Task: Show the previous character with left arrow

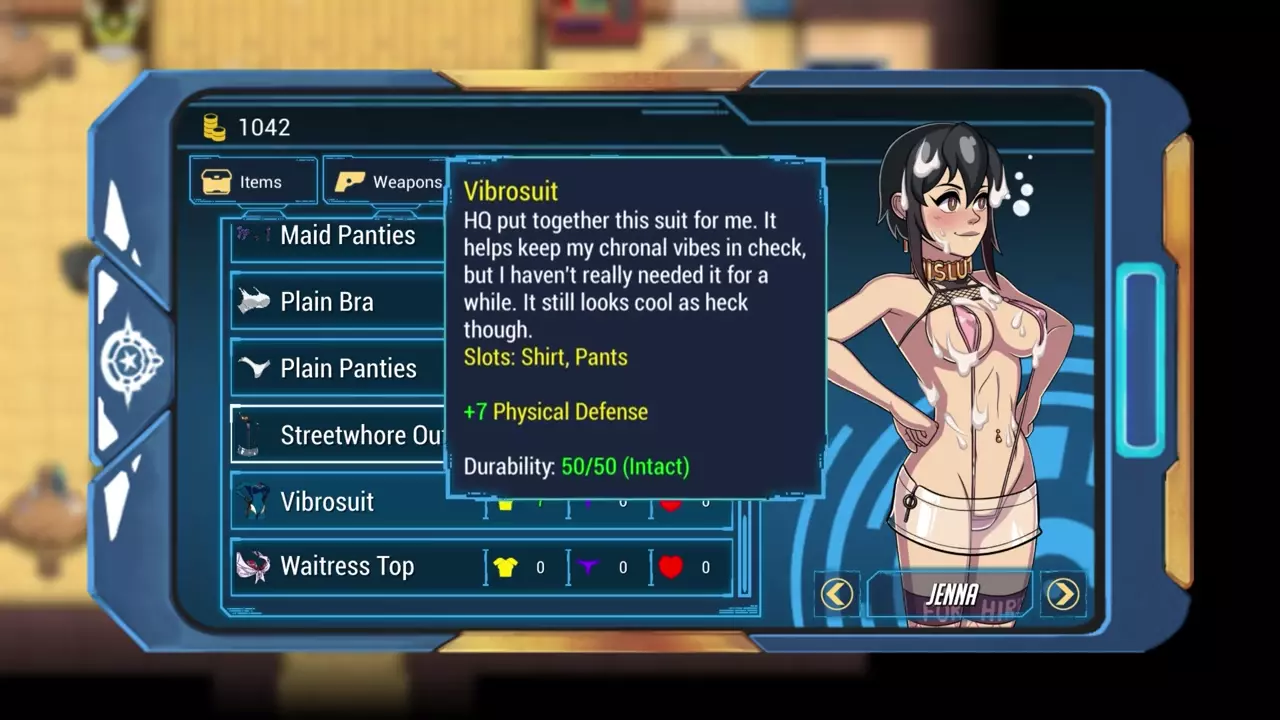Action: tap(837, 594)
